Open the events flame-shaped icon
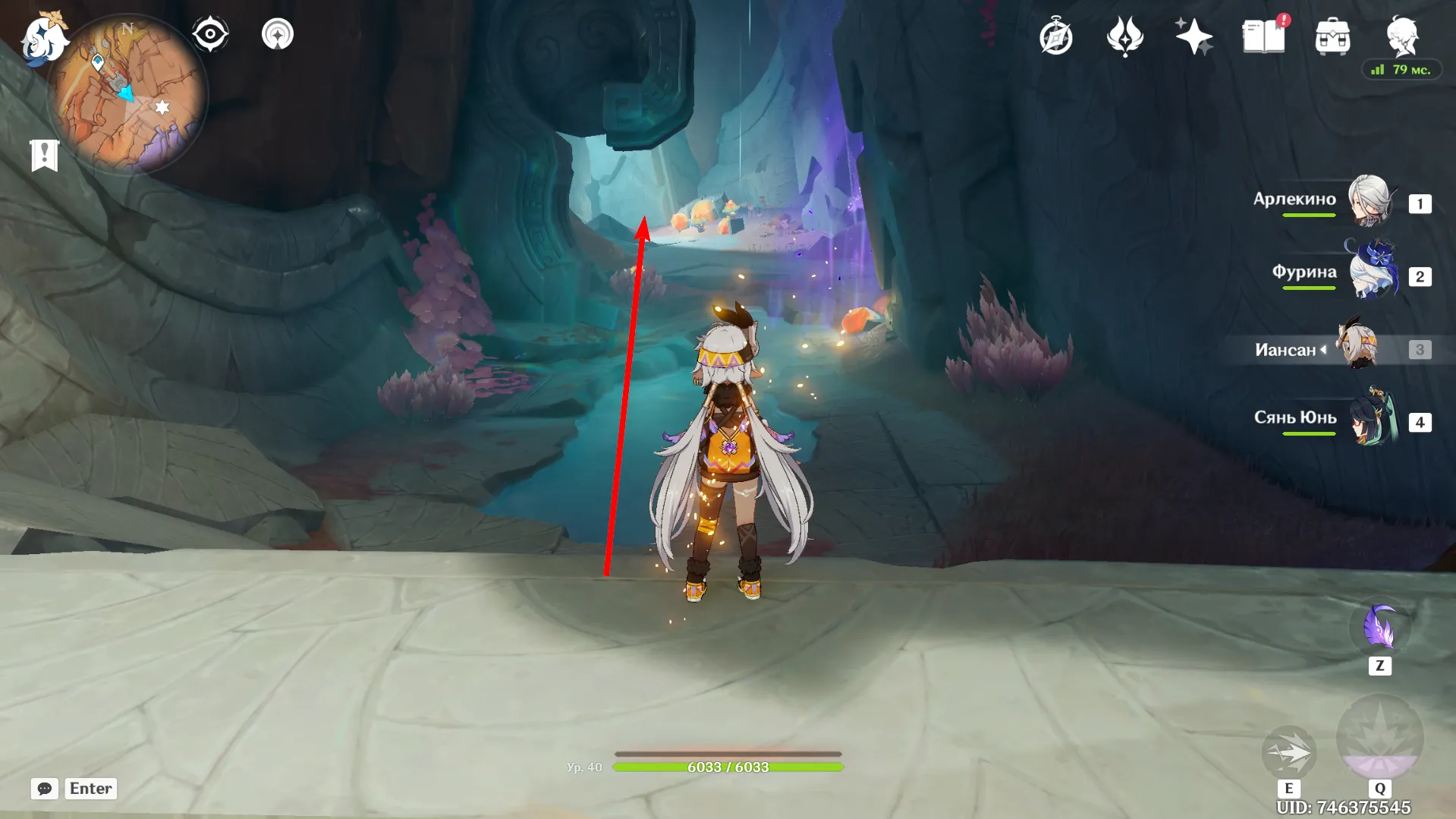Viewport: 1456px width, 819px height. tap(1125, 36)
